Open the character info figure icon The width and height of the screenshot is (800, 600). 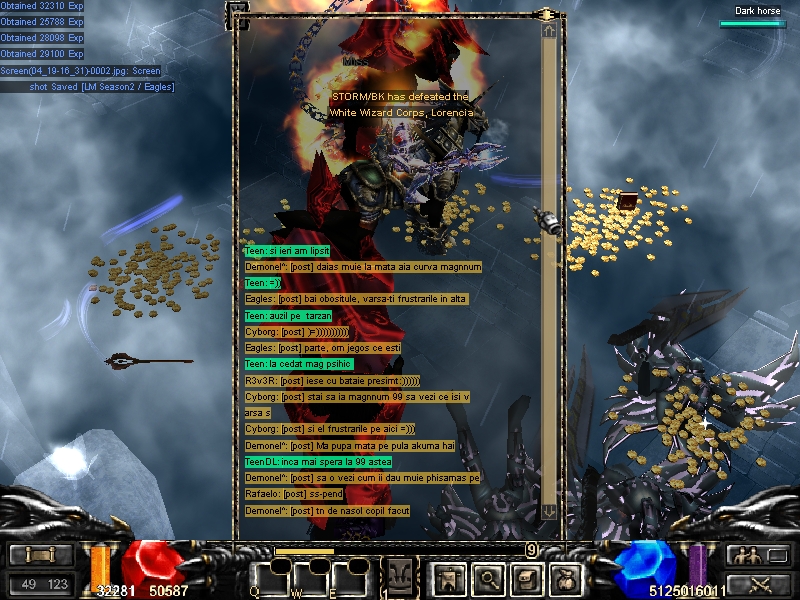point(447,577)
